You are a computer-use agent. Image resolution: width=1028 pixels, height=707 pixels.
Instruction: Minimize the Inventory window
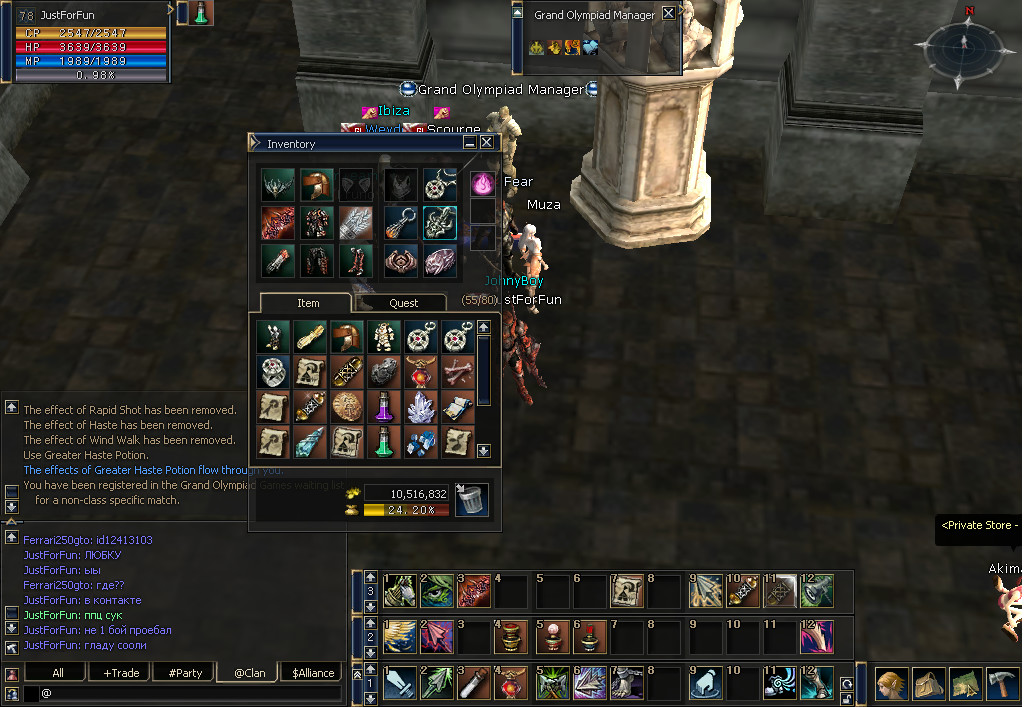pos(470,143)
